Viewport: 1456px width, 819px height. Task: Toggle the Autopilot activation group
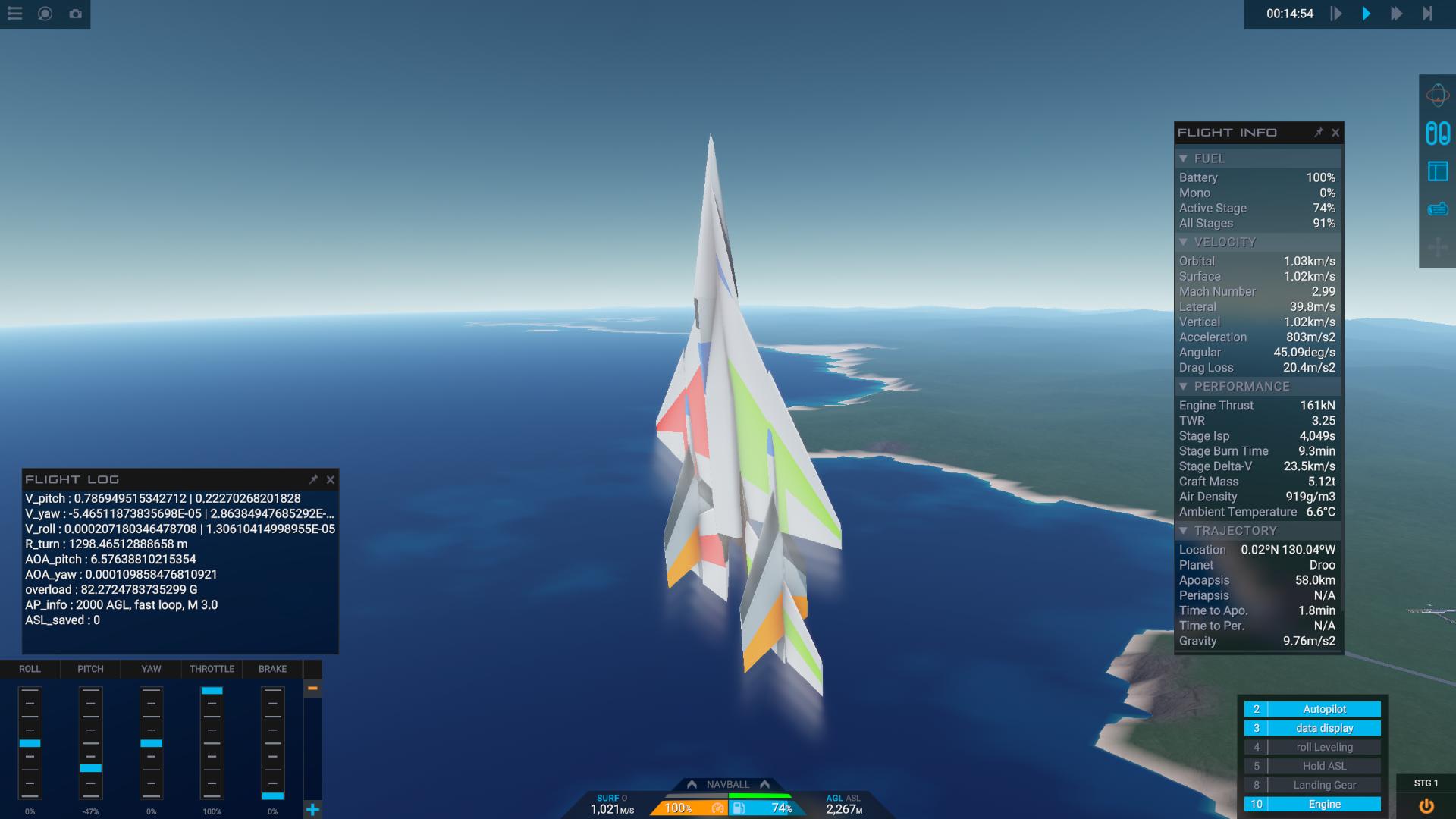[1323, 709]
